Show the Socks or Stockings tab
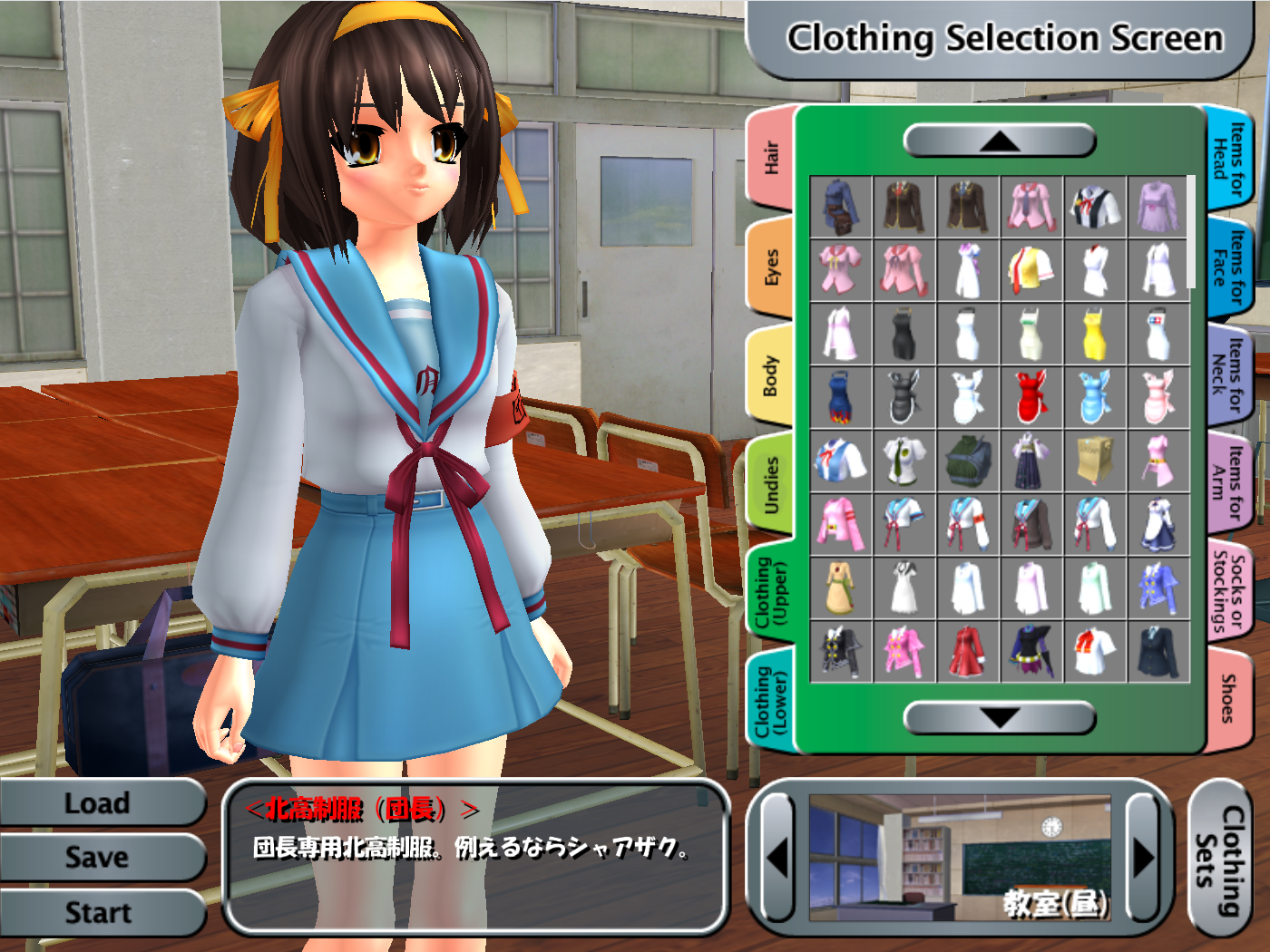Viewport: 1270px width, 952px height. coord(1229,589)
